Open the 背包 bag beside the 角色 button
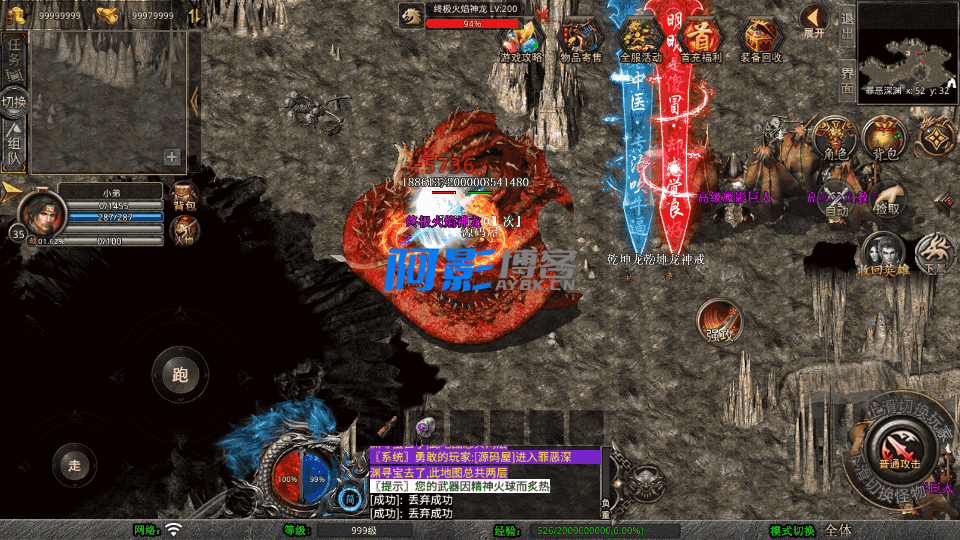 tap(884, 138)
